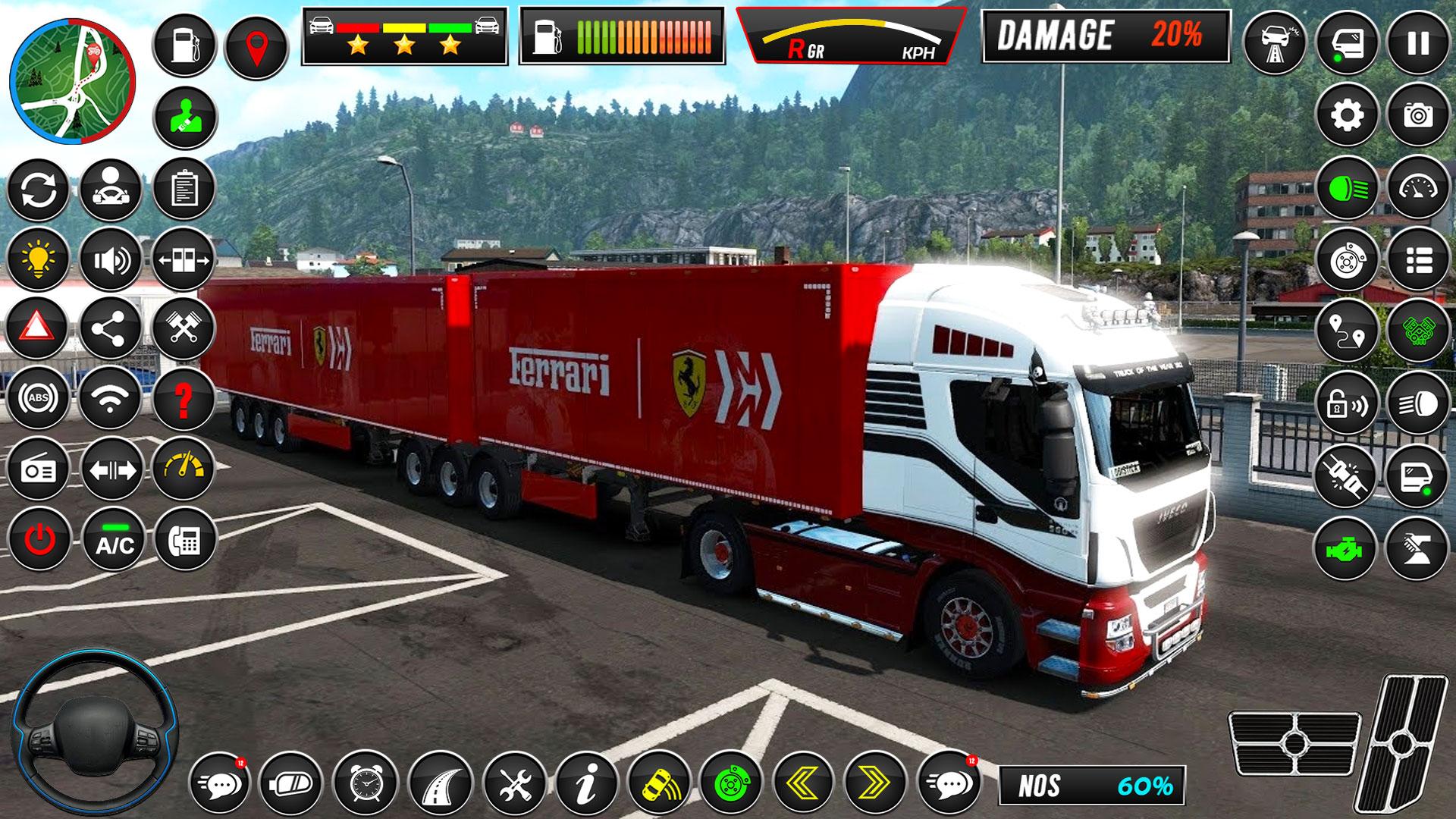Switch on the yellow light bulb button
The width and height of the screenshot is (1456, 819).
coord(38,259)
